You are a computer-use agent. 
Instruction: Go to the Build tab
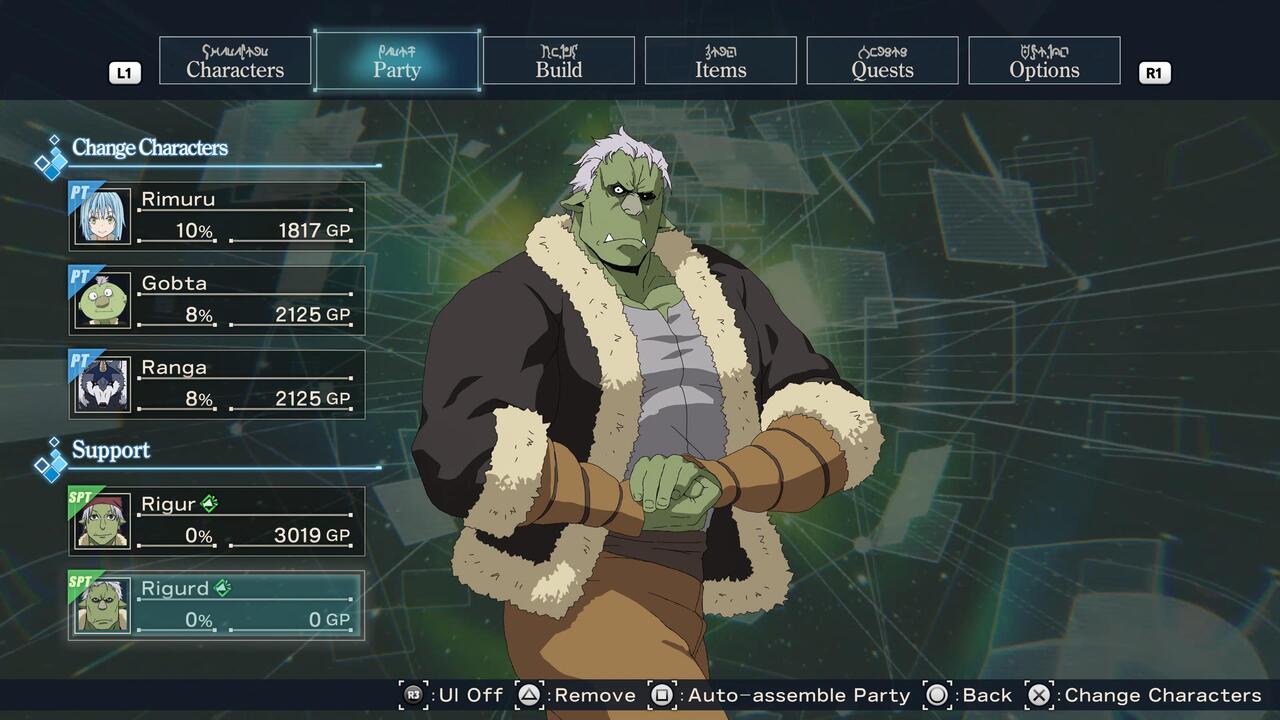[x=559, y=61]
